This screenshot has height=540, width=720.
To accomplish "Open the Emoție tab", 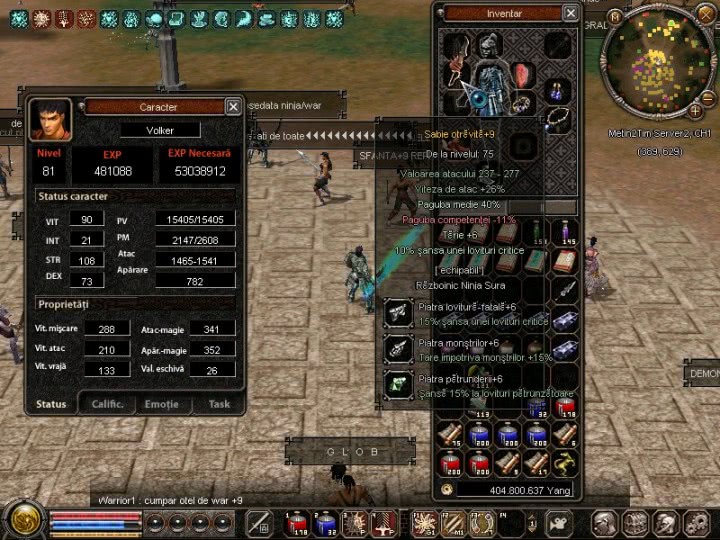I will 162,404.
